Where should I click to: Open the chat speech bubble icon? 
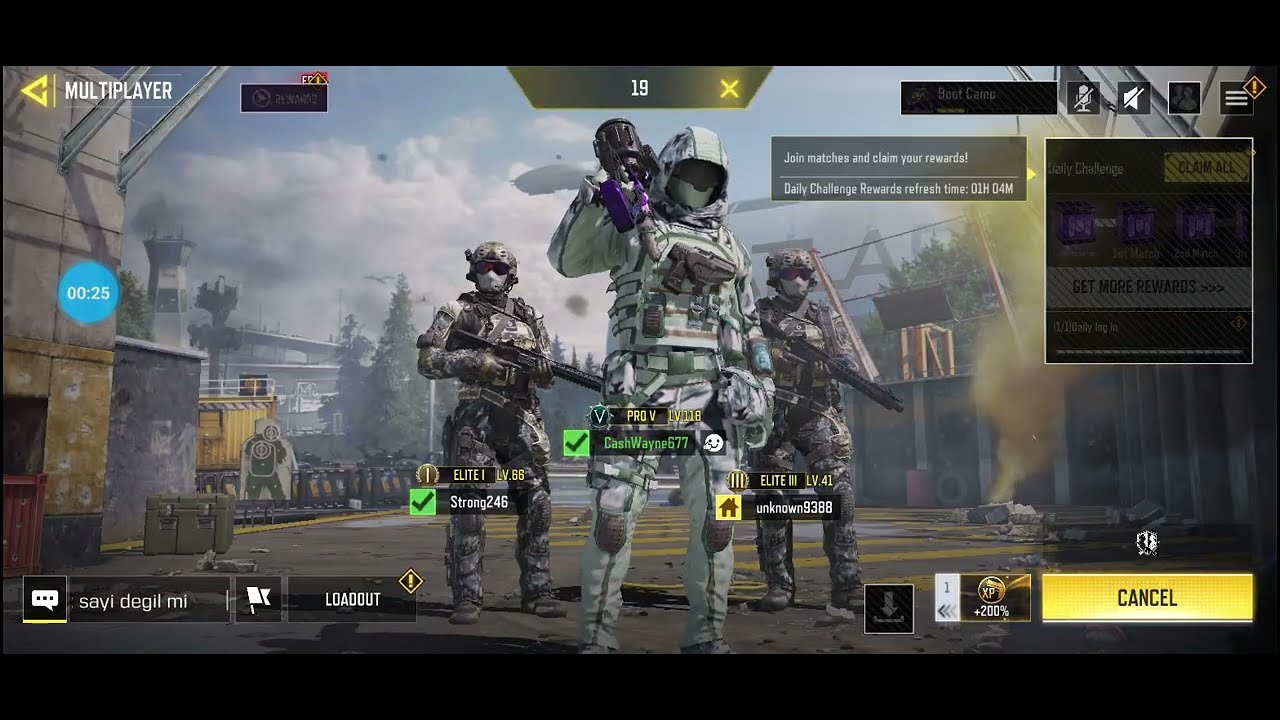pyautogui.click(x=45, y=600)
